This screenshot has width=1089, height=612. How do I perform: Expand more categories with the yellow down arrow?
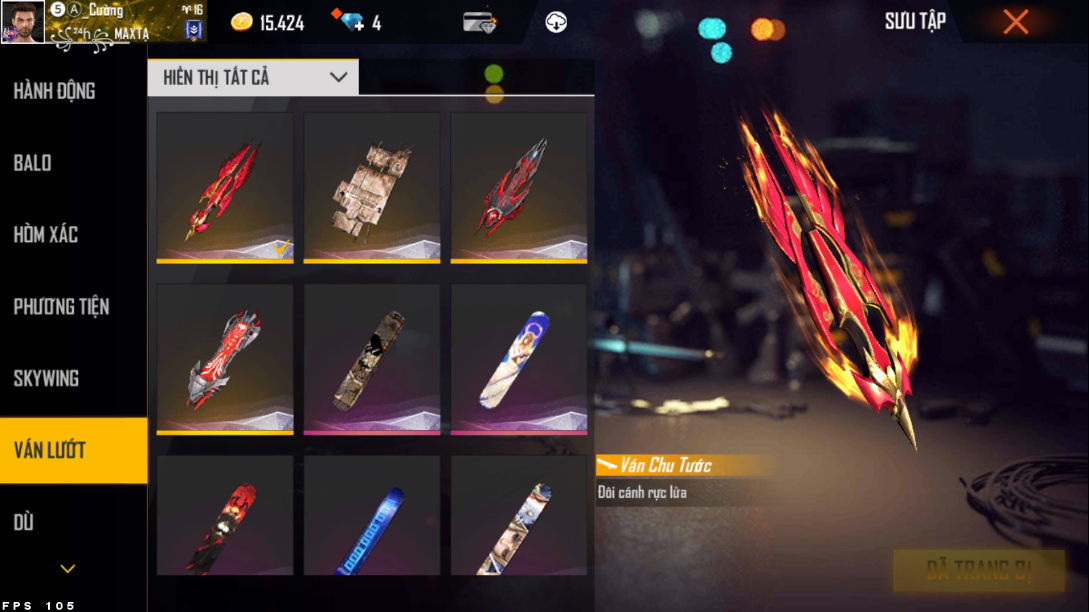pyautogui.click(x=67, y=569)
